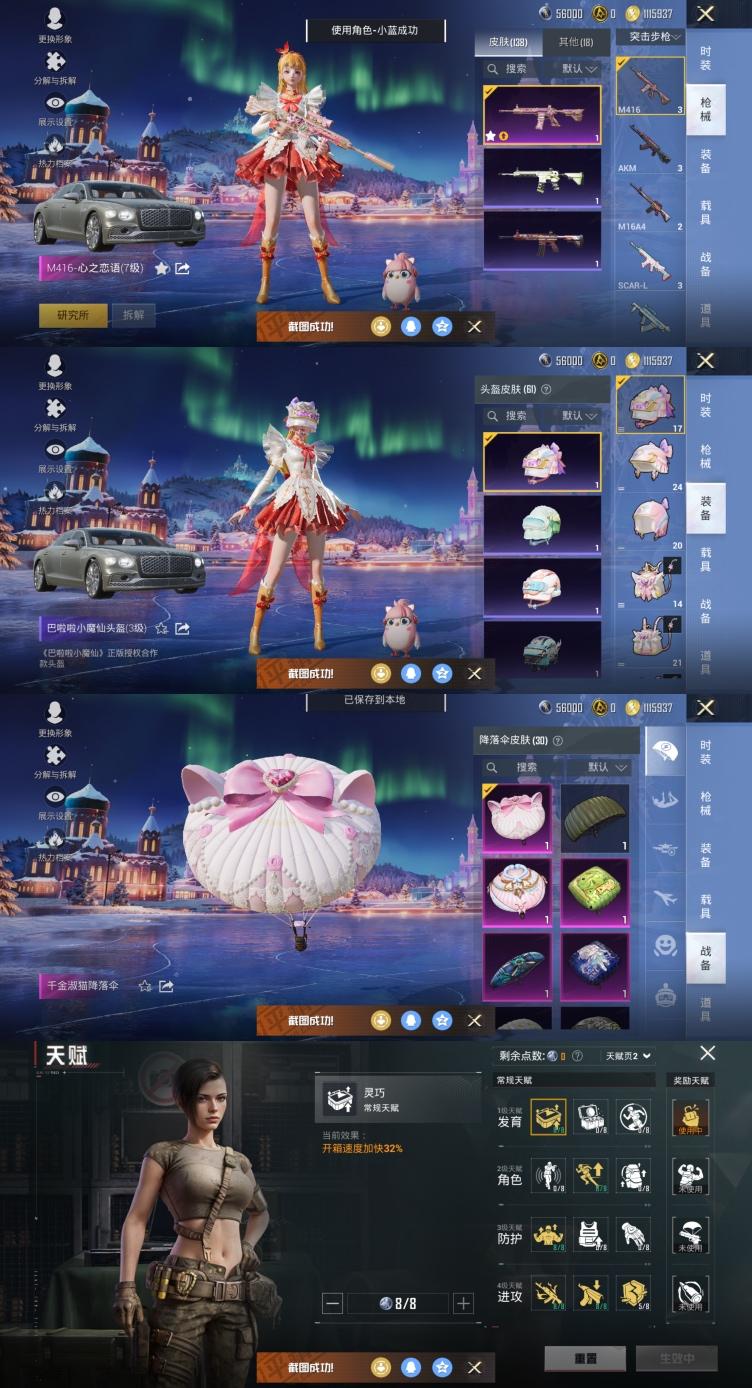Click the 重置 reset talents button

pos(585,1357)
